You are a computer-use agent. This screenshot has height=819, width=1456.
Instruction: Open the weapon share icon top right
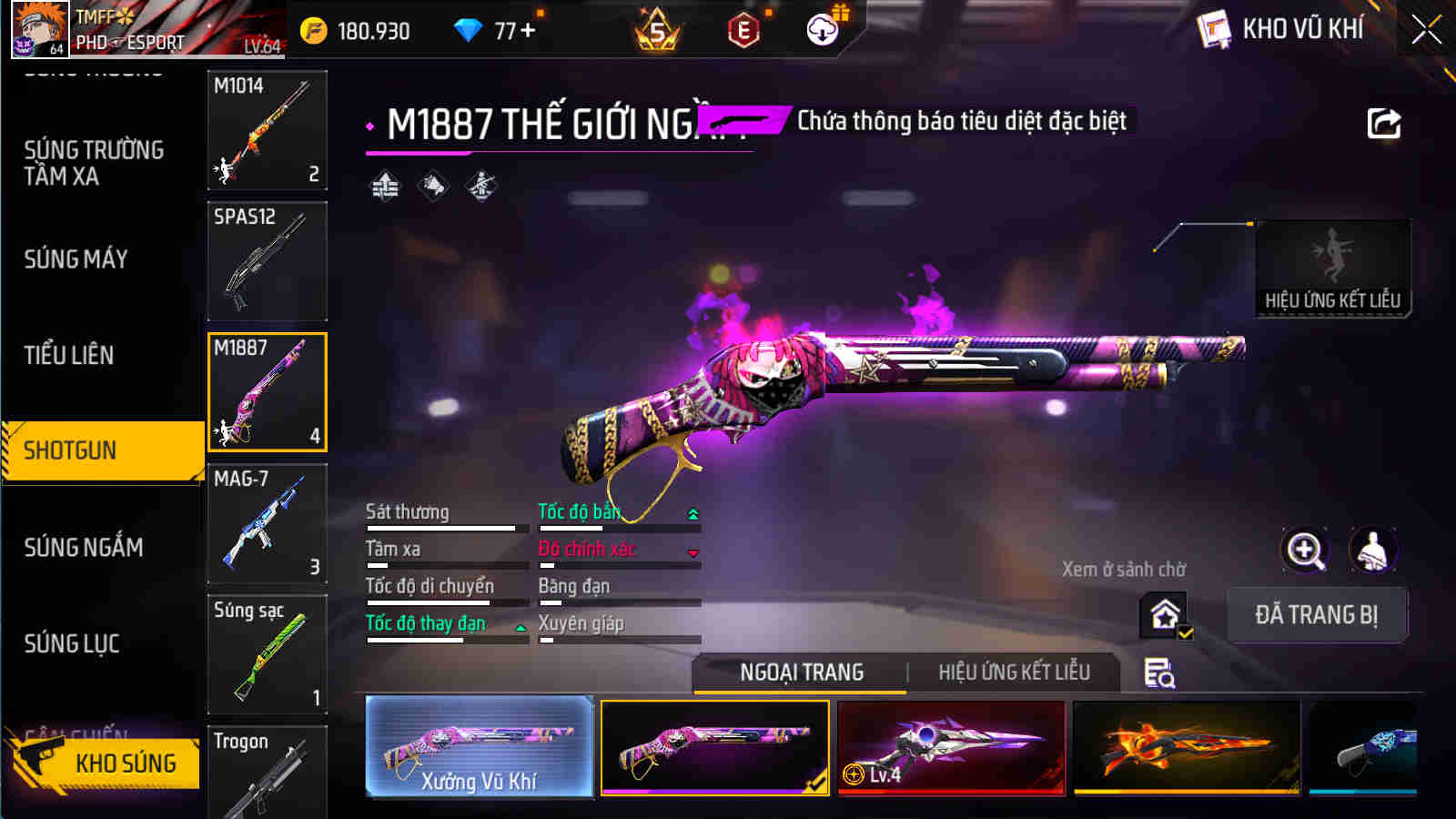pos(1385,123)
